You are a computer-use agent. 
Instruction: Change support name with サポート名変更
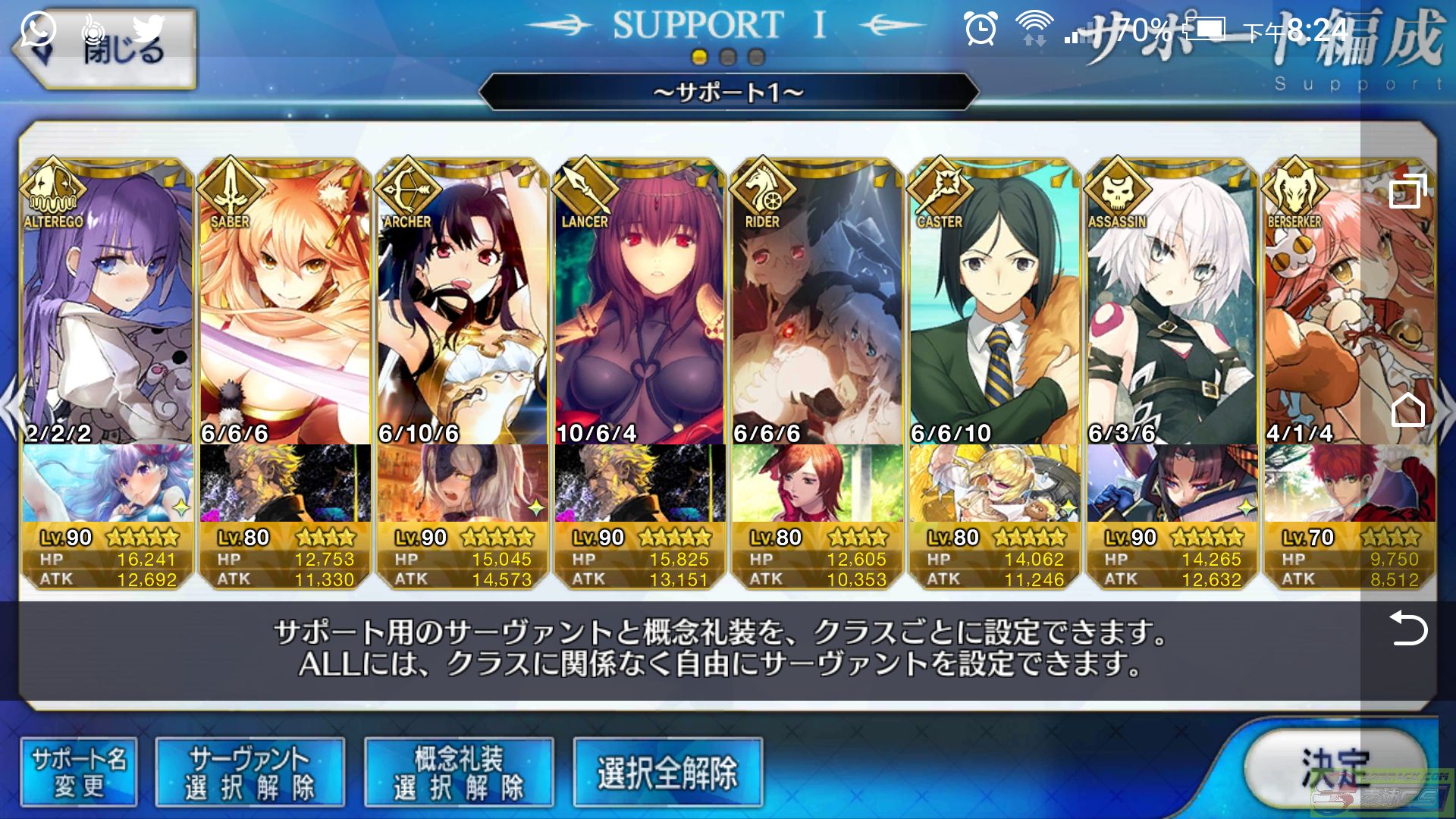pos(79,772)
